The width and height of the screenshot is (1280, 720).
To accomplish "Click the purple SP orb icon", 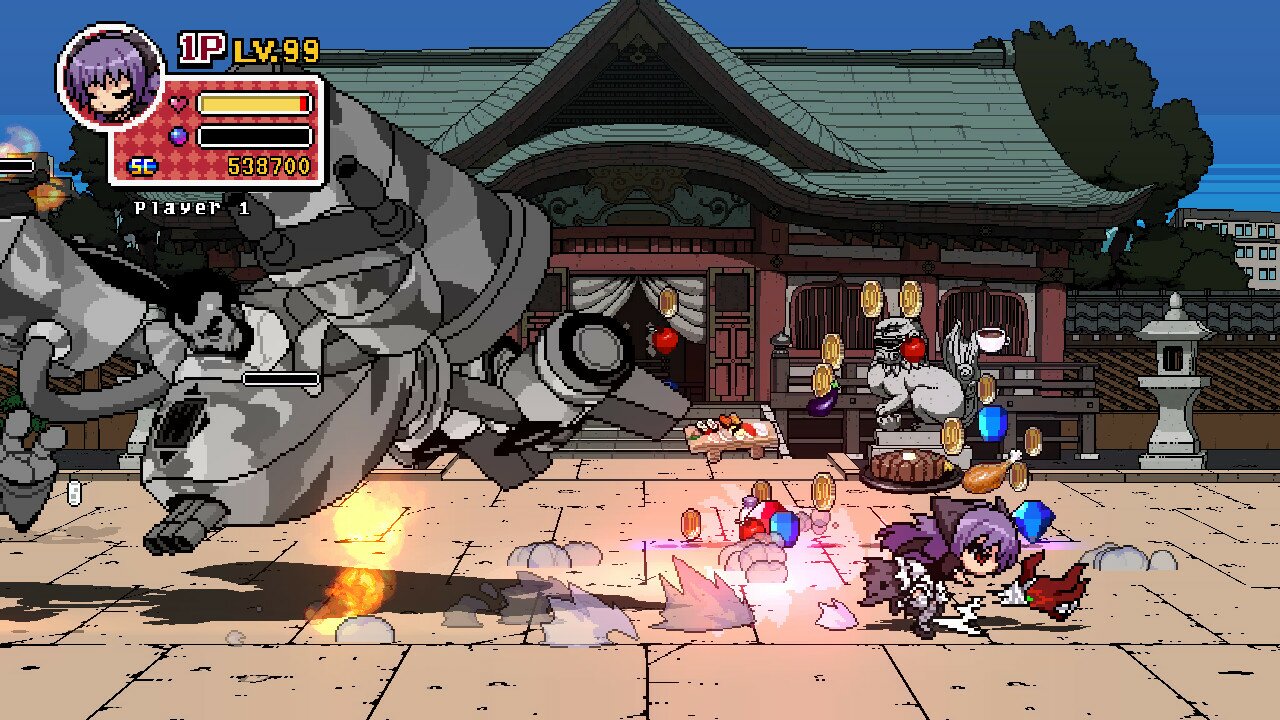I will [176, 134].
